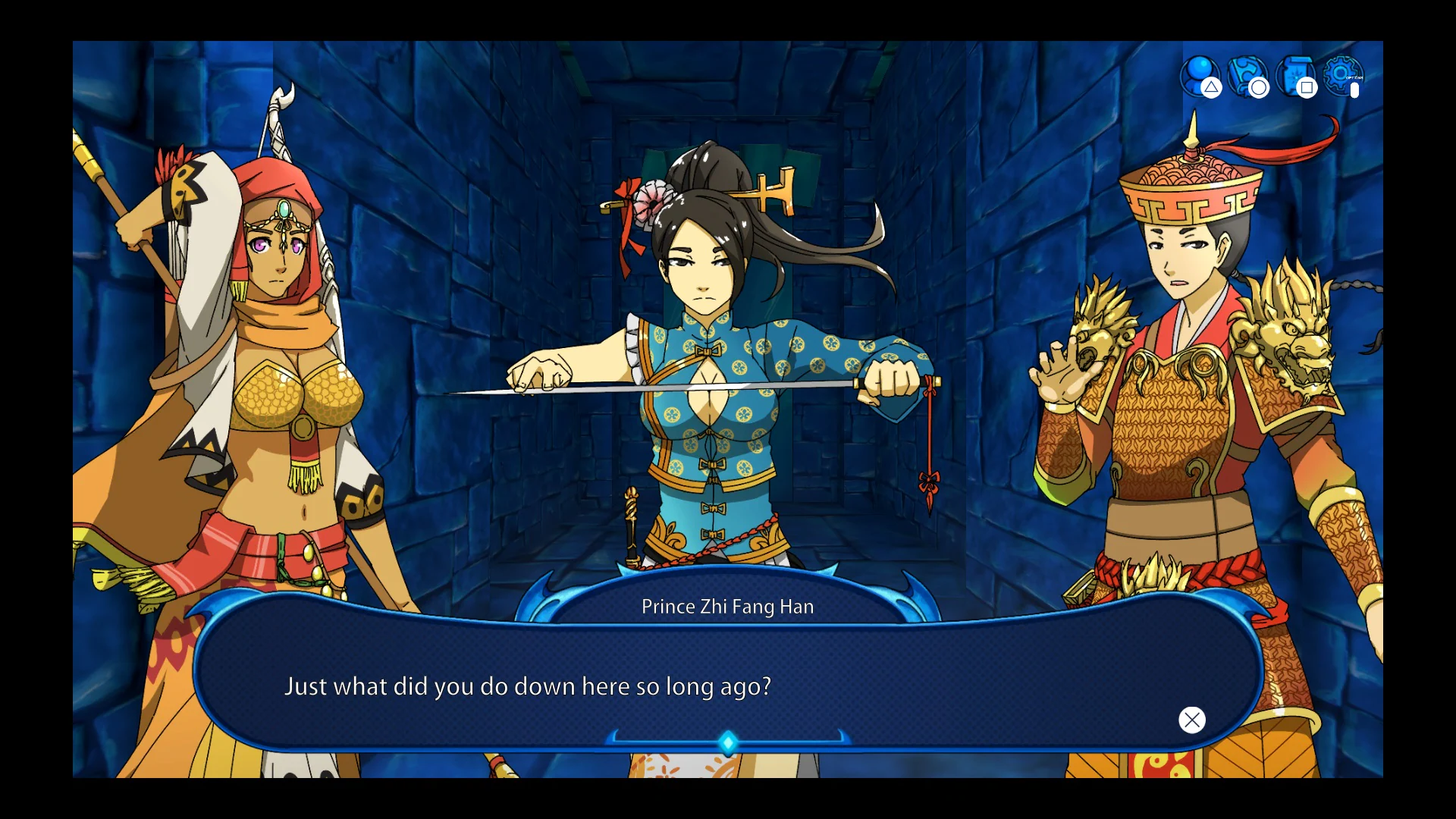Image resolution: width=1456 pixels, height=819 pixels.
Task: Open the character profile menu via Triangle icon
Action: coord(1201,72)
